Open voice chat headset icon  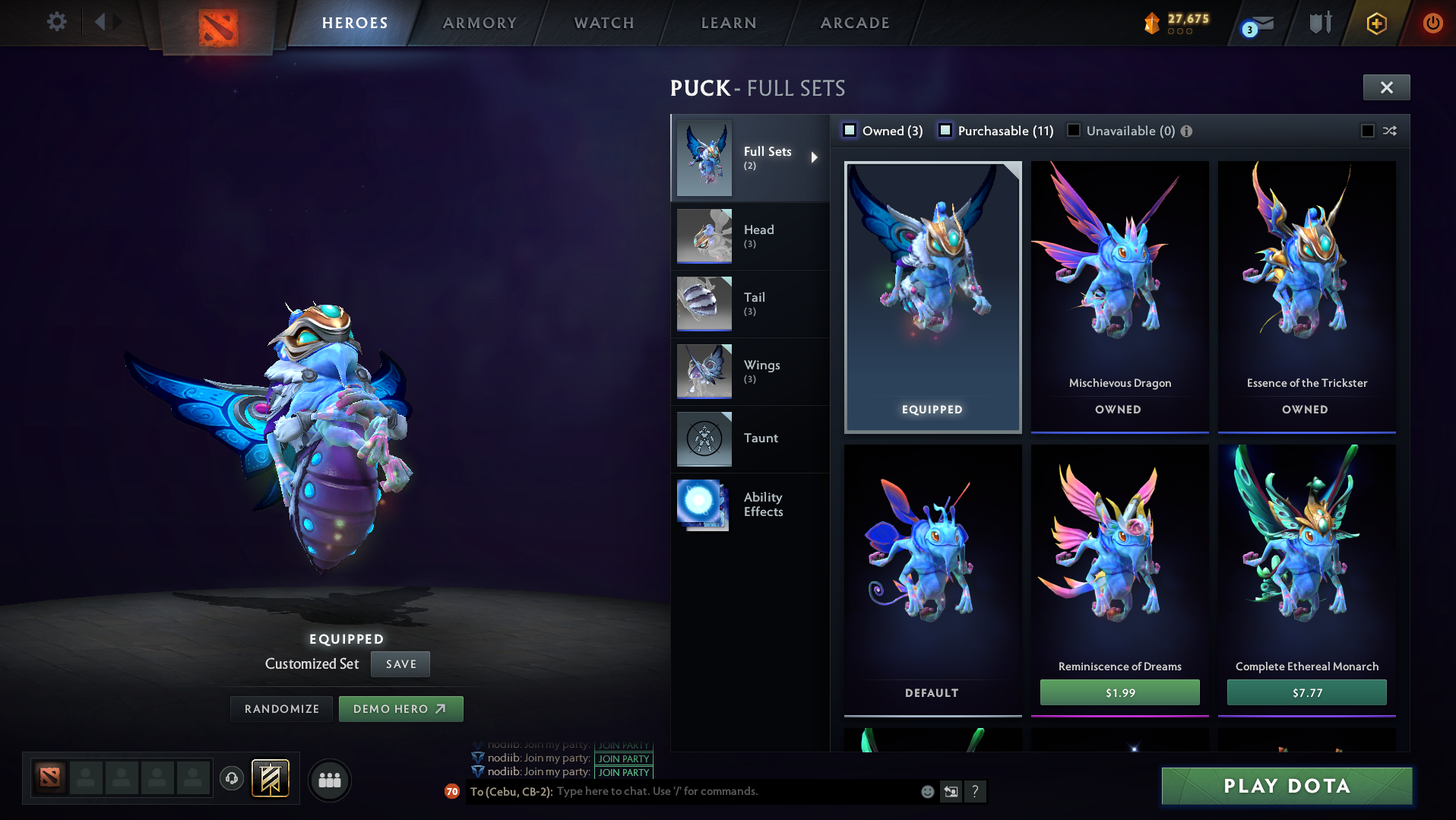(232, 780)
